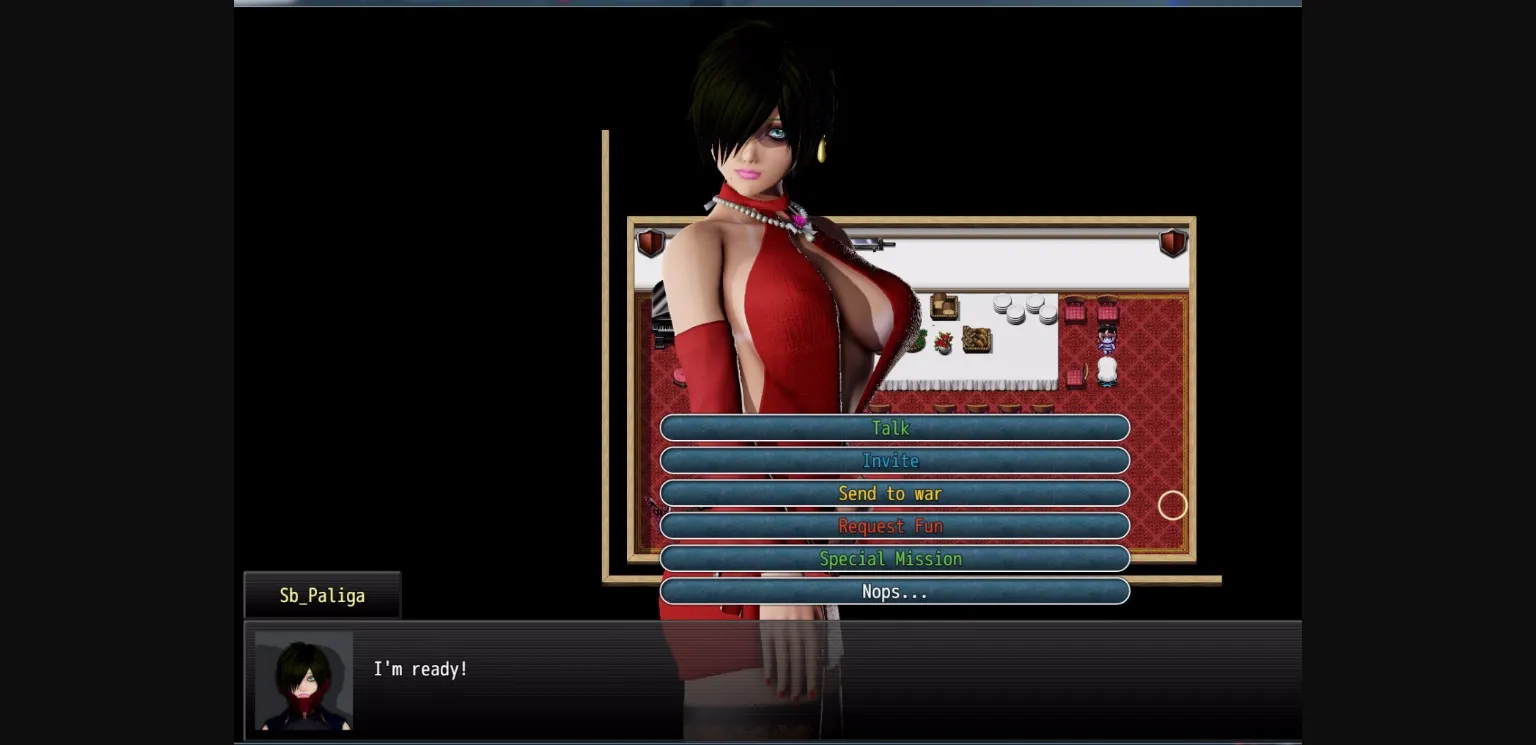Click the circular marker on the right edge
Viewport: 1536px width, 745px height.
pyautogui.click(x=1172, y=506)
